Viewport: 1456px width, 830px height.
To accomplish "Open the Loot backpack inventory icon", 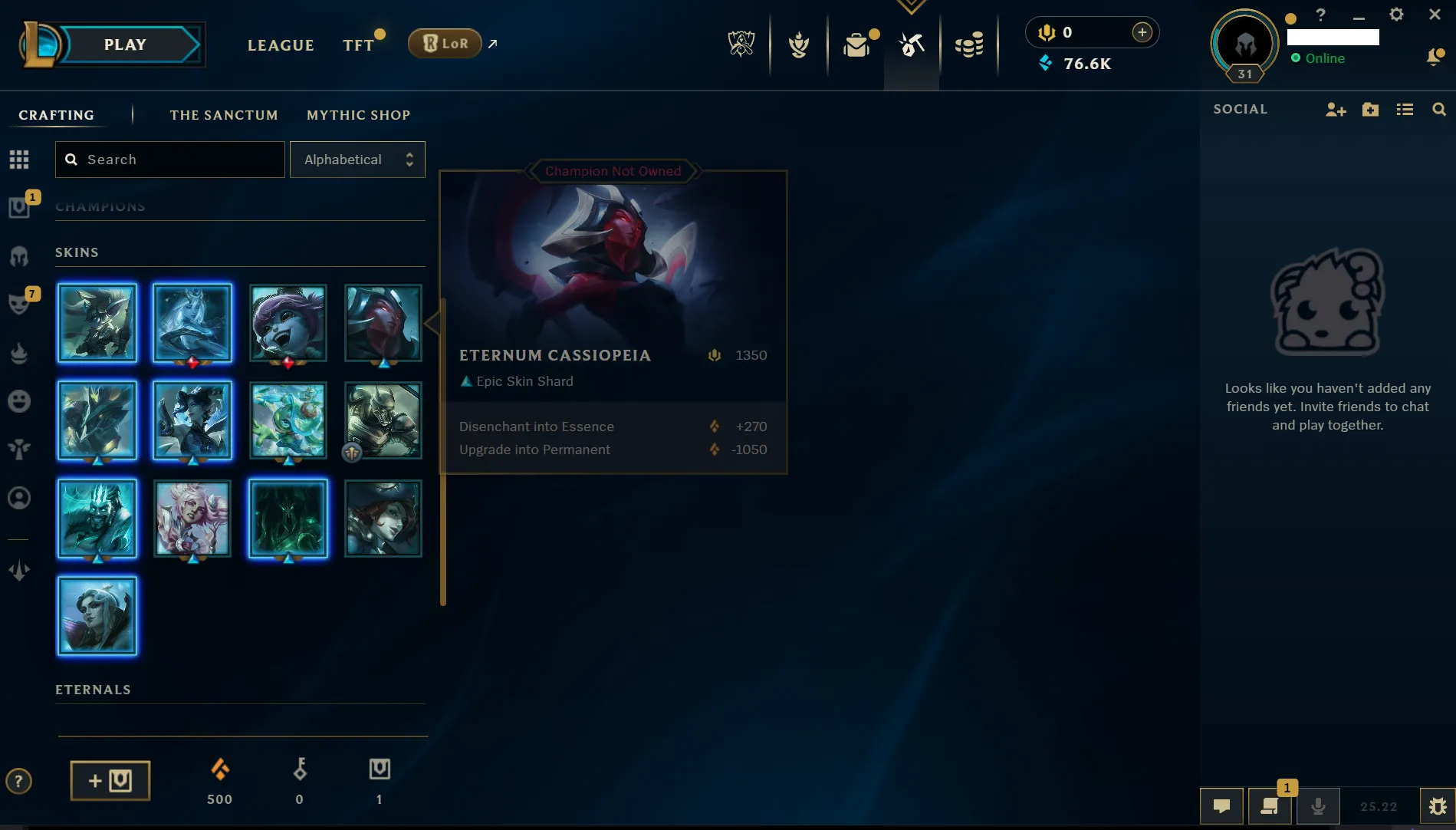I will pos(856,44).
